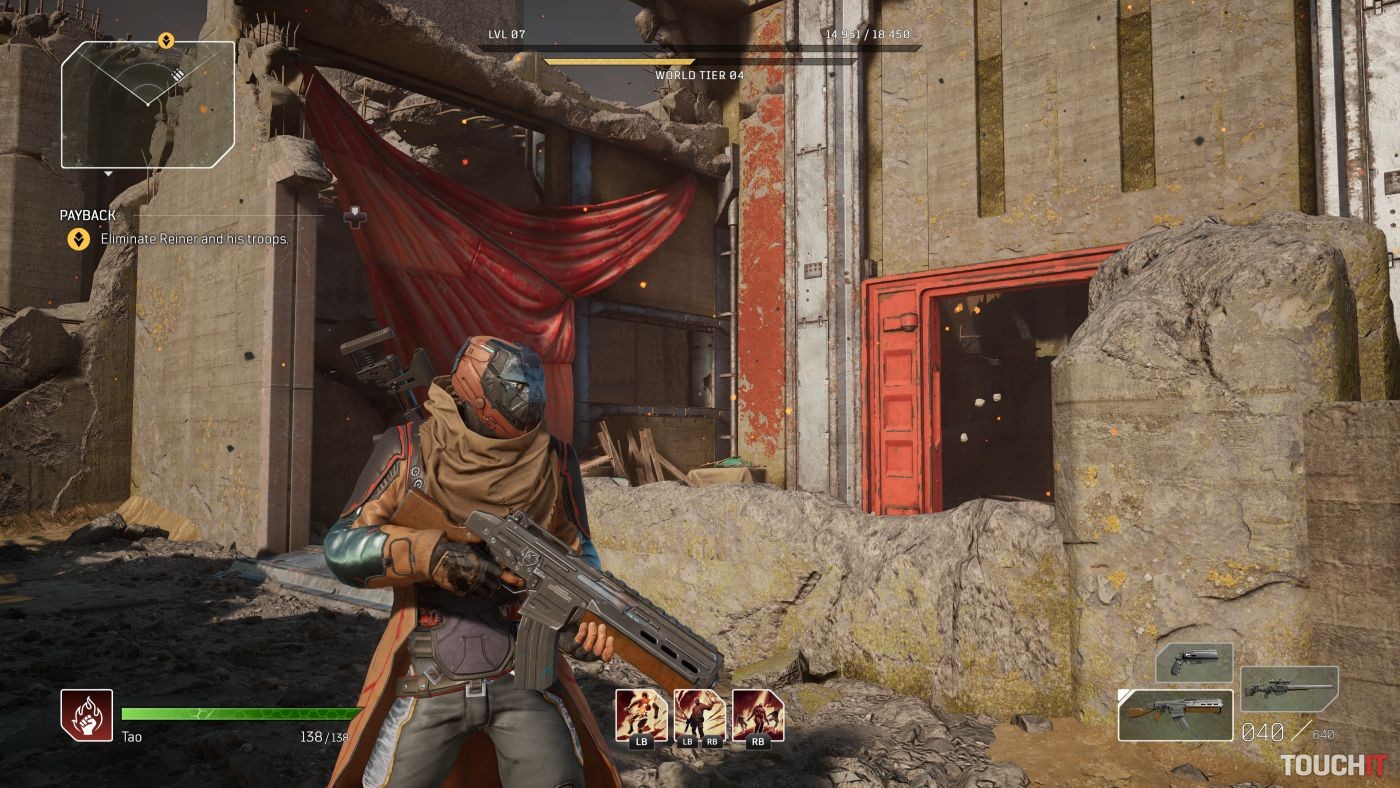Image resolution: width=1400 pixels, height=788 pixels.
Task: Select the equipped assault rifle slot
Action: (x=1175, y=714)
